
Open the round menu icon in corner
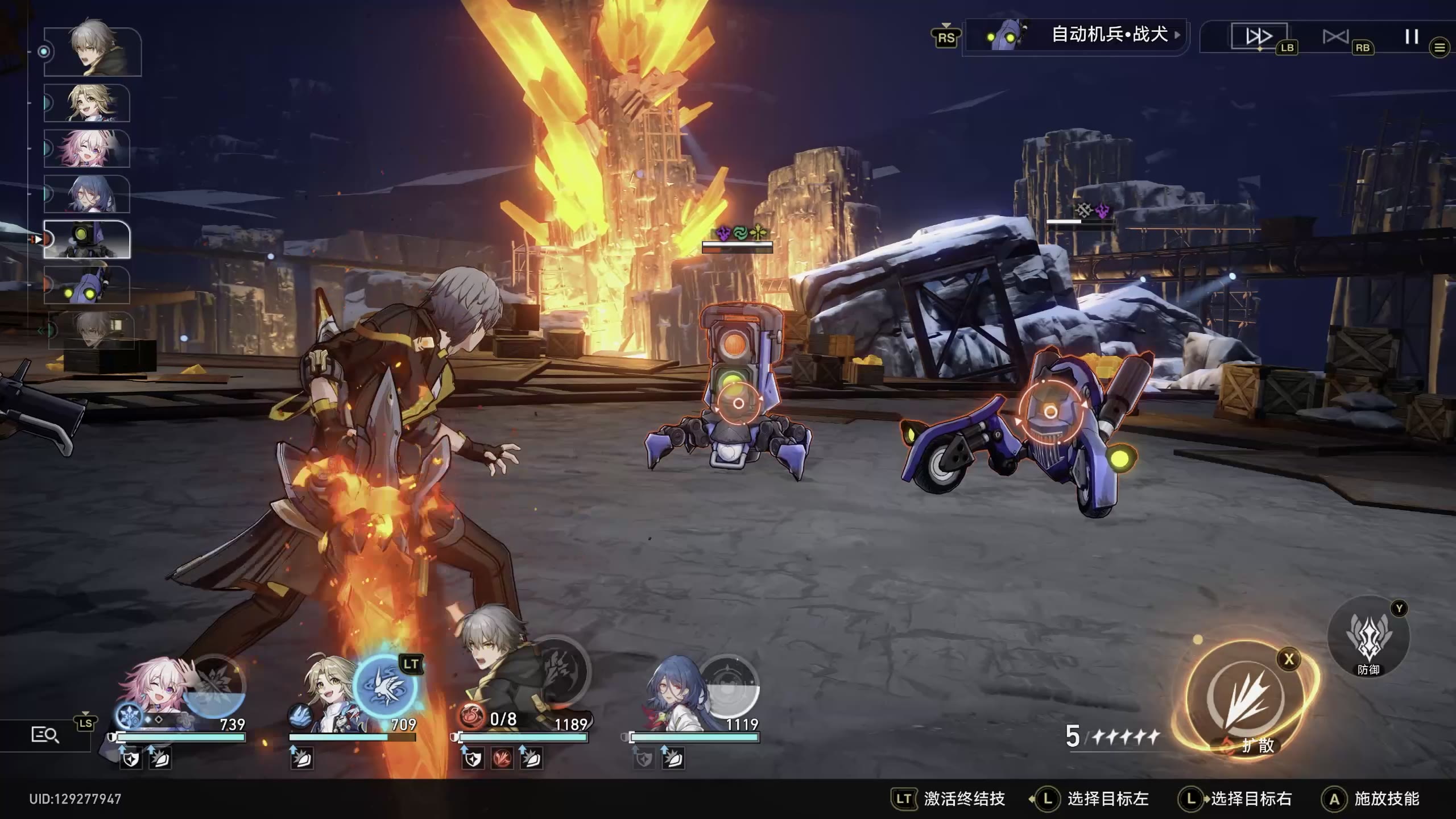click(1440, 48)
